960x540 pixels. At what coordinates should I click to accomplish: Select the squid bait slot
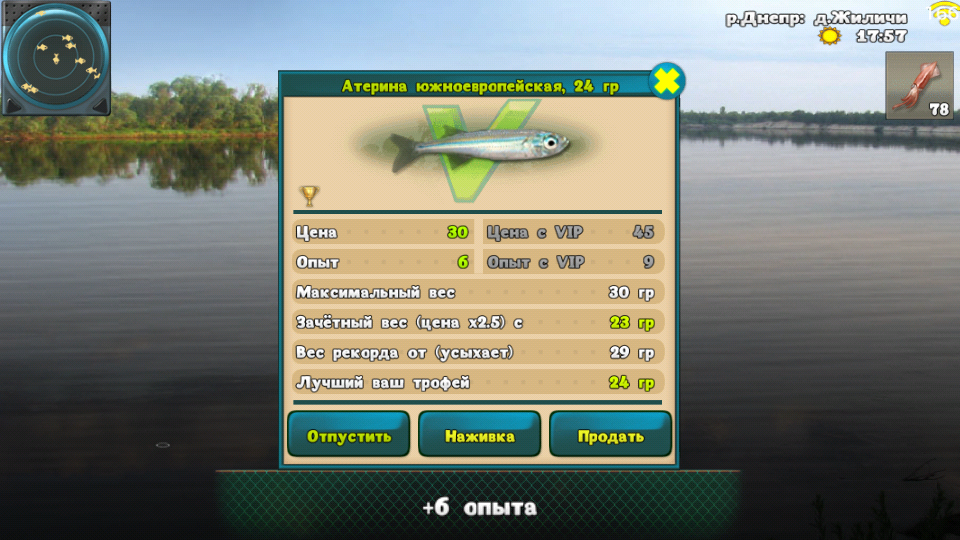(x=918, y=86)
